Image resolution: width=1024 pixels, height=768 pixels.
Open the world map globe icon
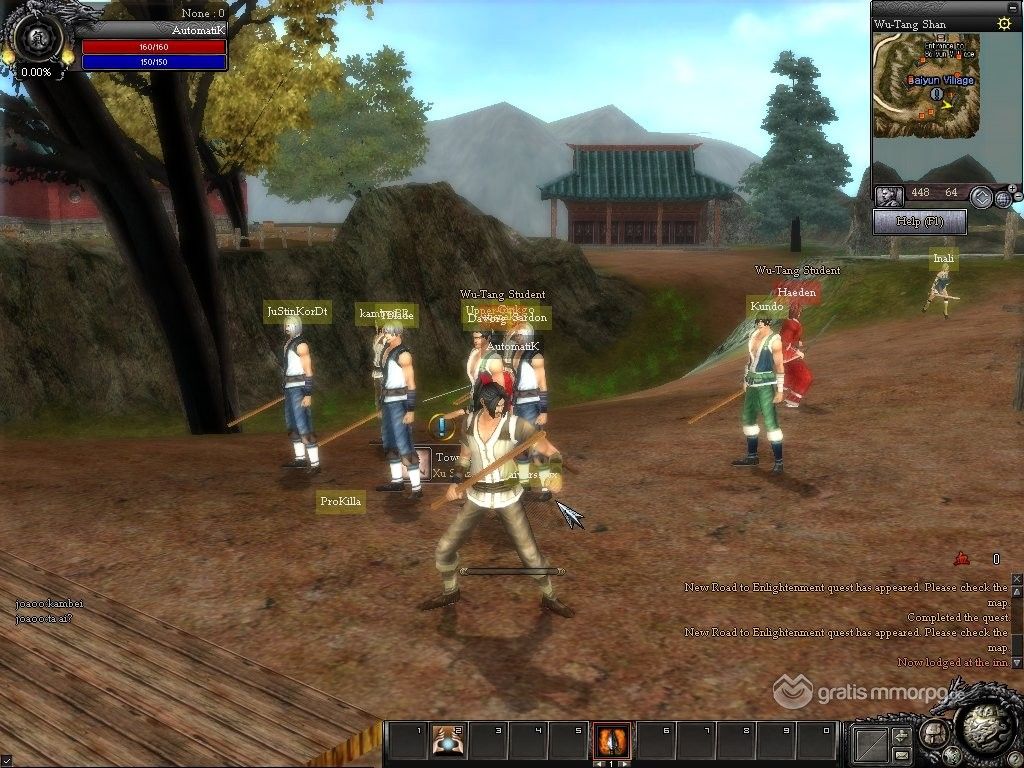(x=1003, y=198)
